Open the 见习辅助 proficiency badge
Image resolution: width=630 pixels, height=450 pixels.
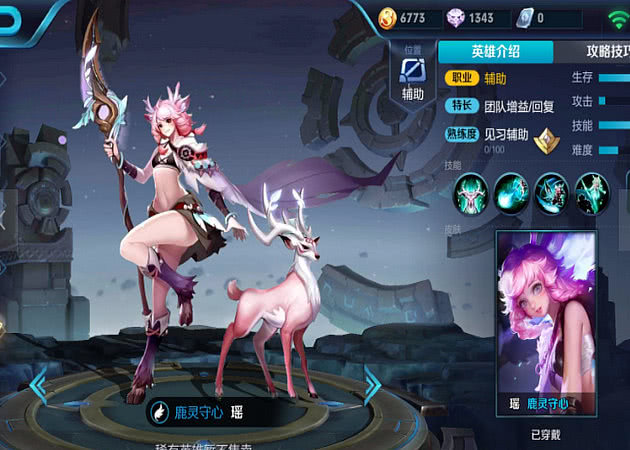coord(545,140)
